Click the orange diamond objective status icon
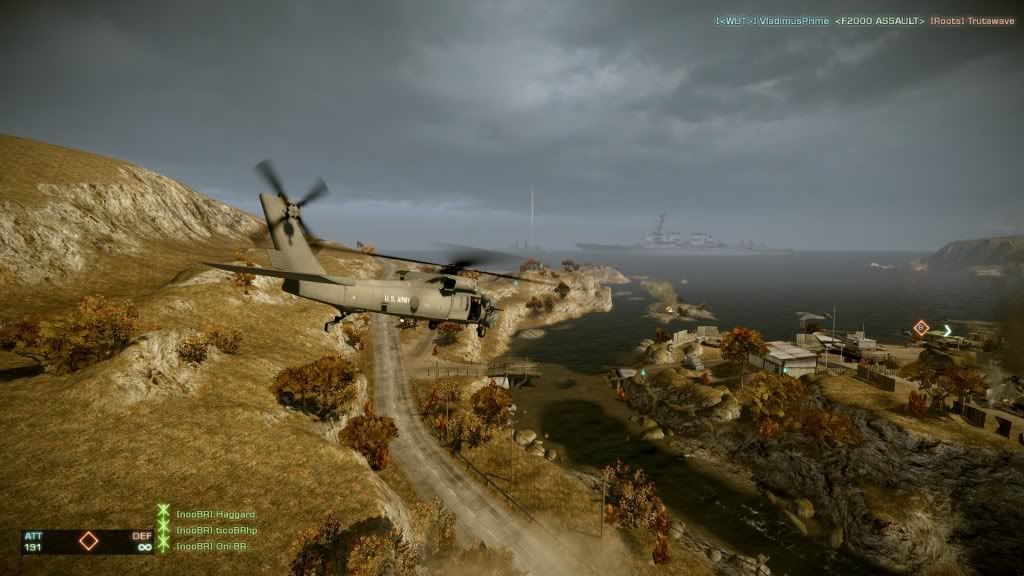Screen dimensions: 1024x576 tap(88, 541)
